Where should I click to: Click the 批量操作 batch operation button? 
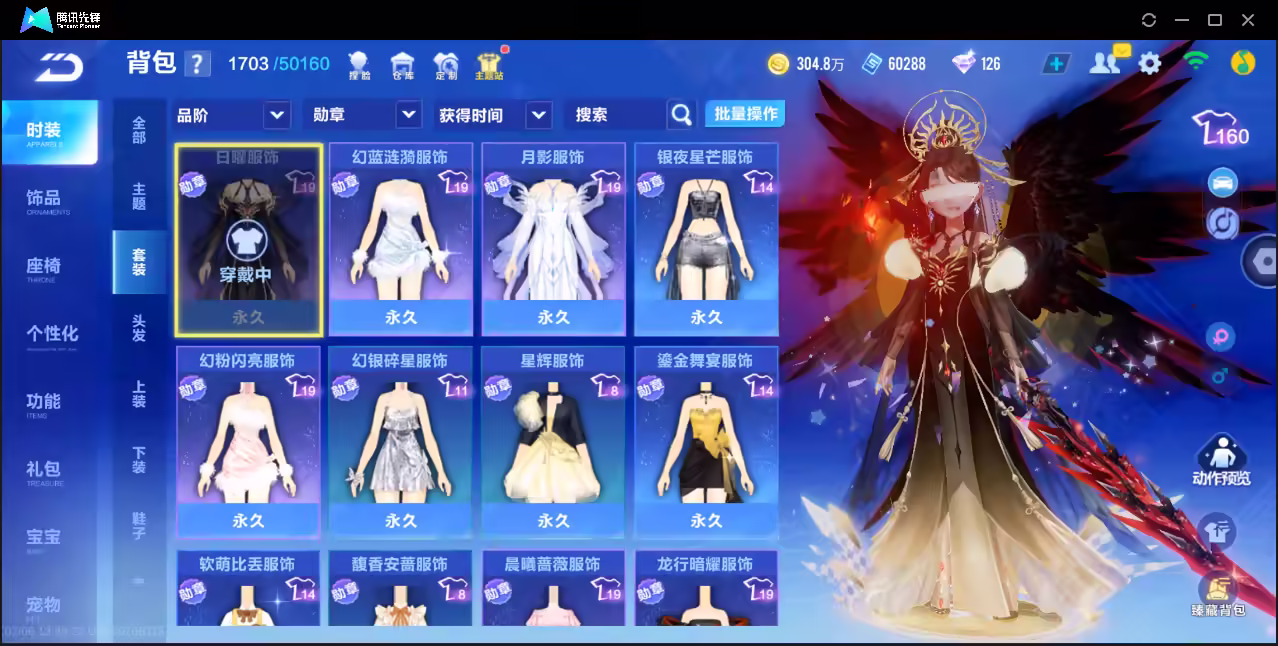tap(745, 114)
